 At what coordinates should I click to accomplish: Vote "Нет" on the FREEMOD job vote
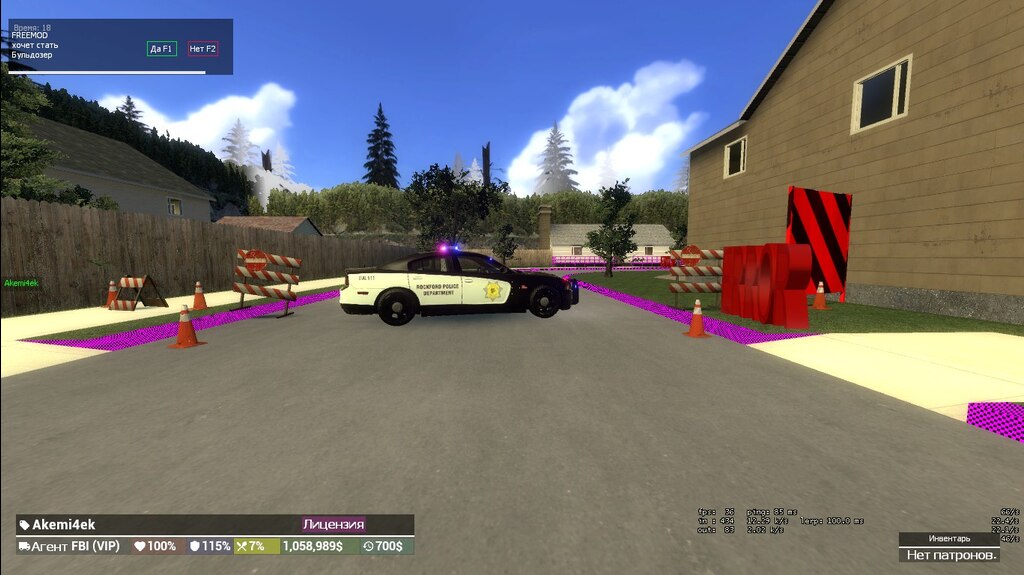pyautogui.click(x=203, y=48)
